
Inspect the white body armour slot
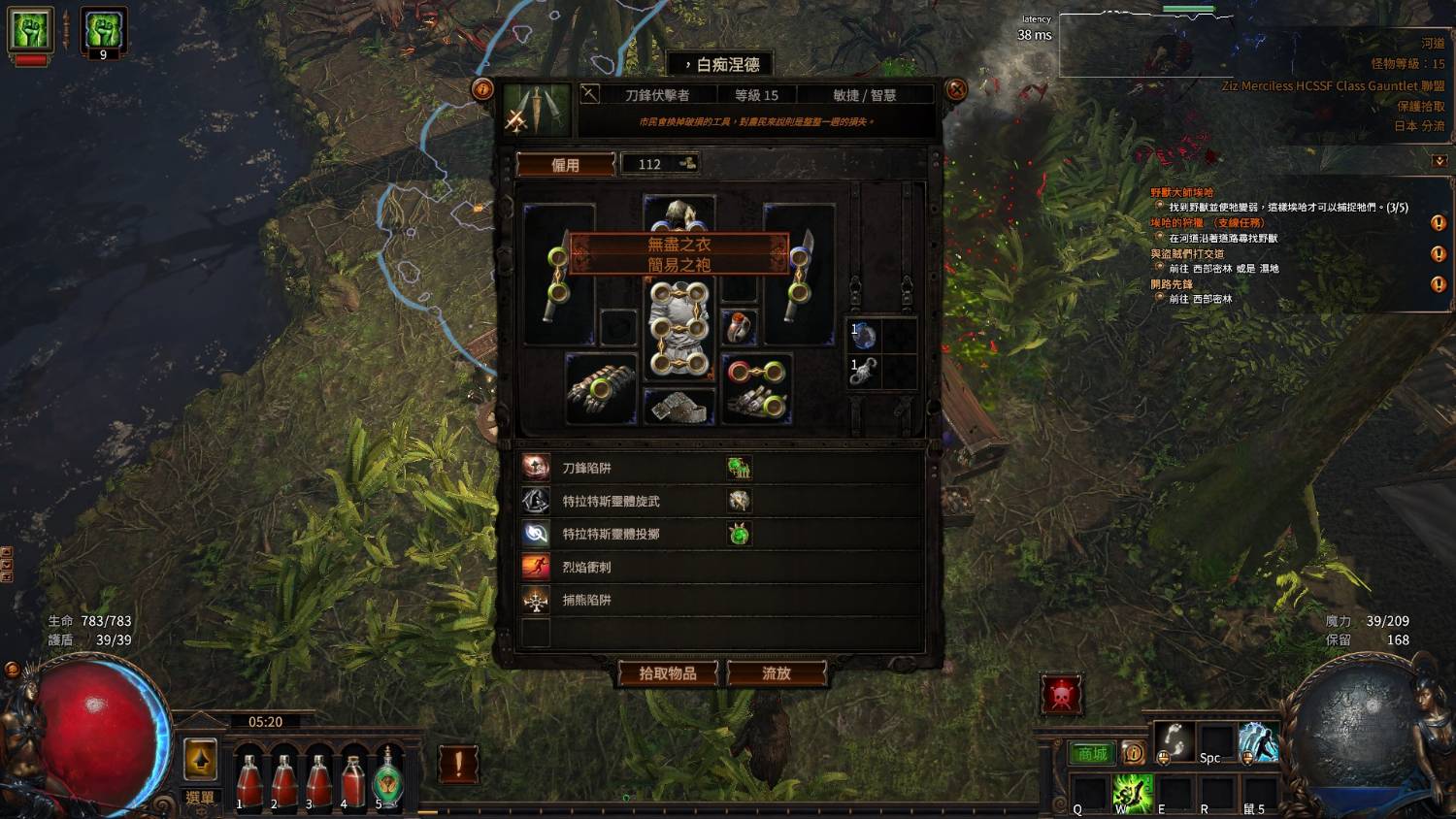pyautogui.click(x=678, y=330)
